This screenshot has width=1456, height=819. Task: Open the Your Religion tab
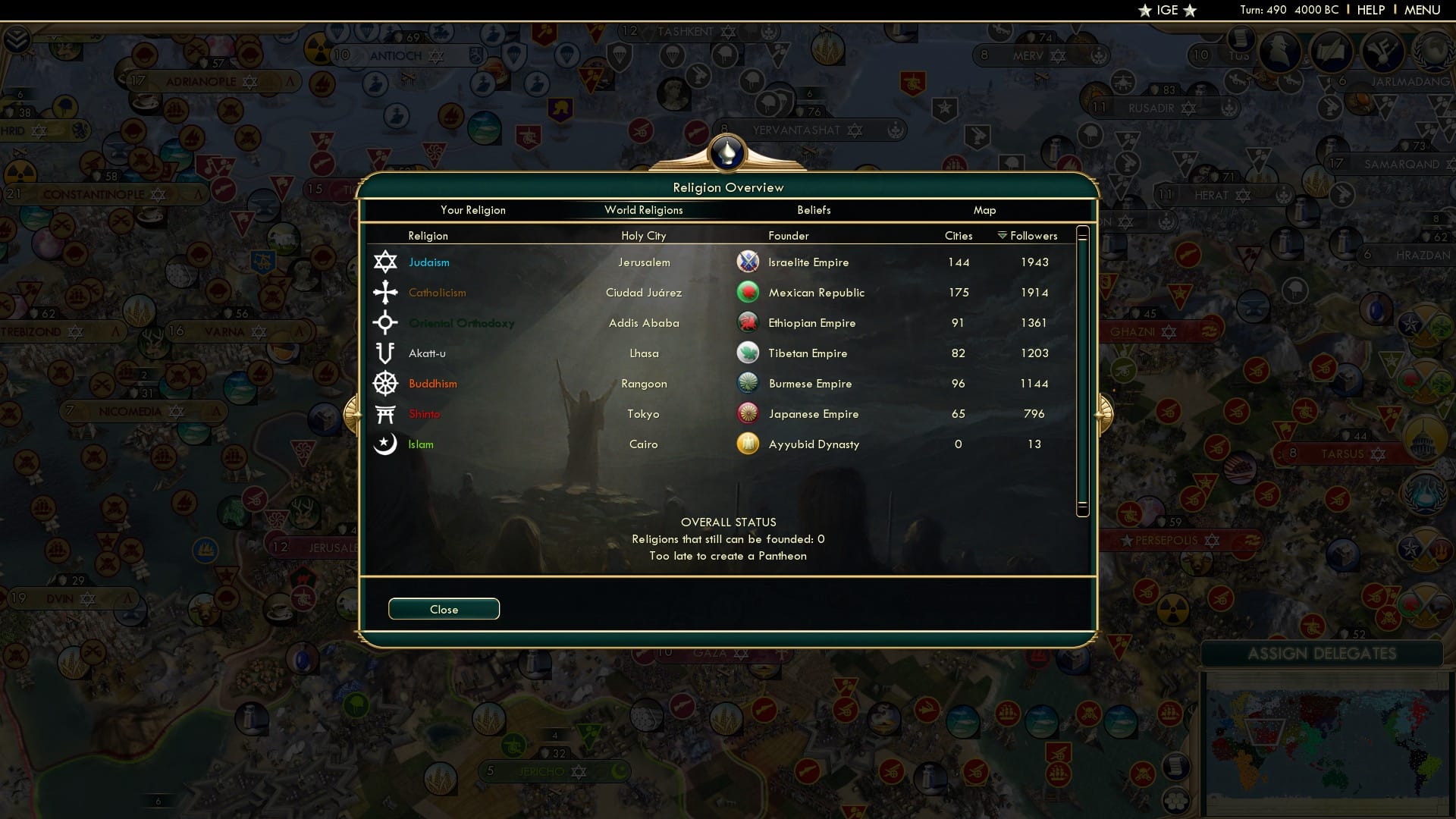click(473, 210)
